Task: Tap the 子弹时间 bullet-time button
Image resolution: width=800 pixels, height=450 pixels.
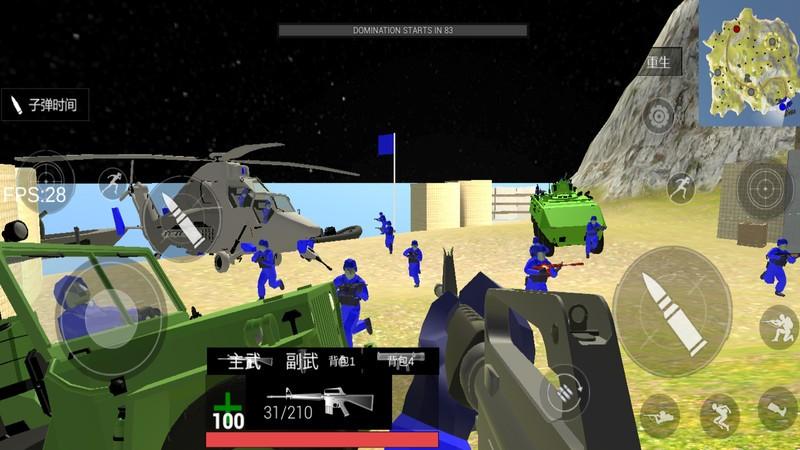Action: pos(44,103)
